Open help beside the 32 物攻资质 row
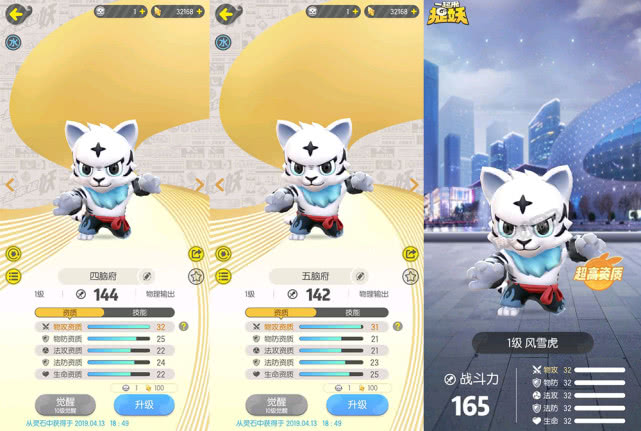The height and width of the screenshot is (431, 641). 183,327
